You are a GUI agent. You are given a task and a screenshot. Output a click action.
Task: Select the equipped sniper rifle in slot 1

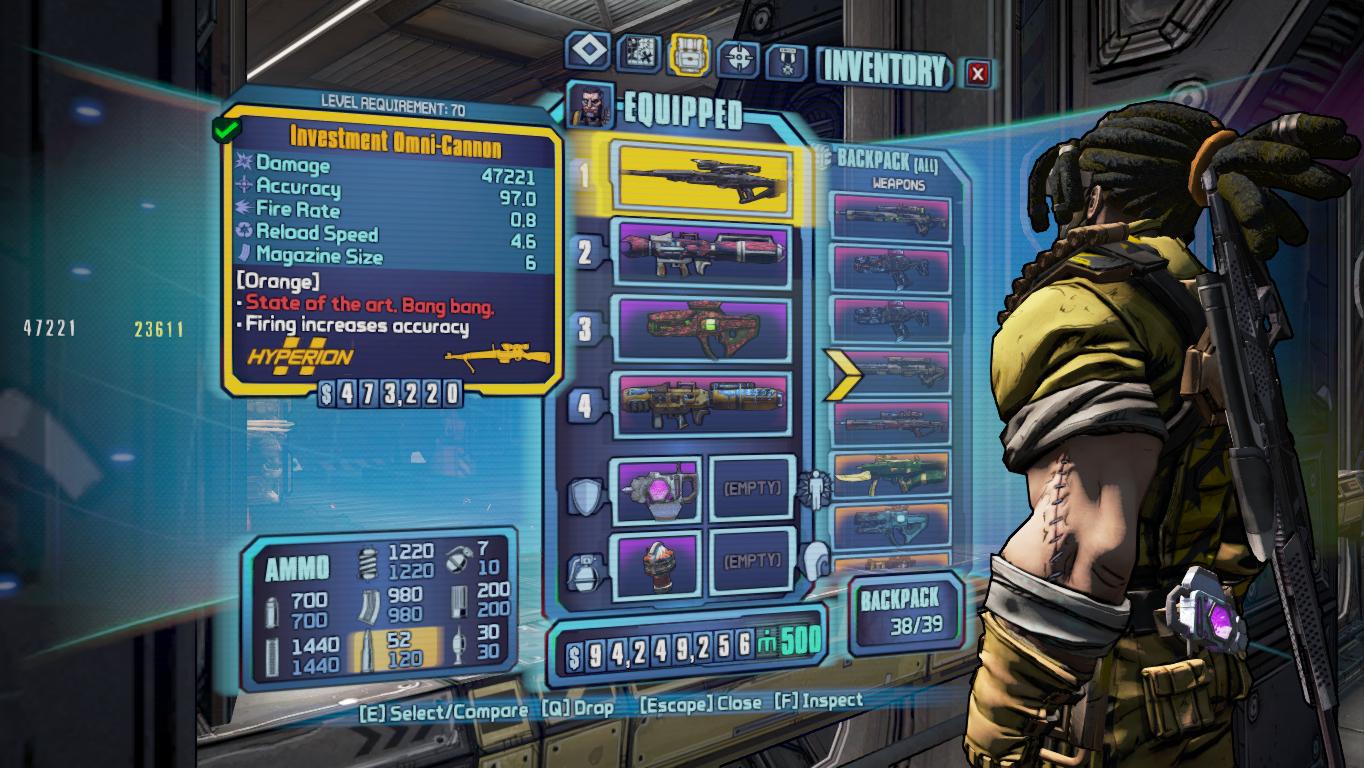tap(705, 179)
